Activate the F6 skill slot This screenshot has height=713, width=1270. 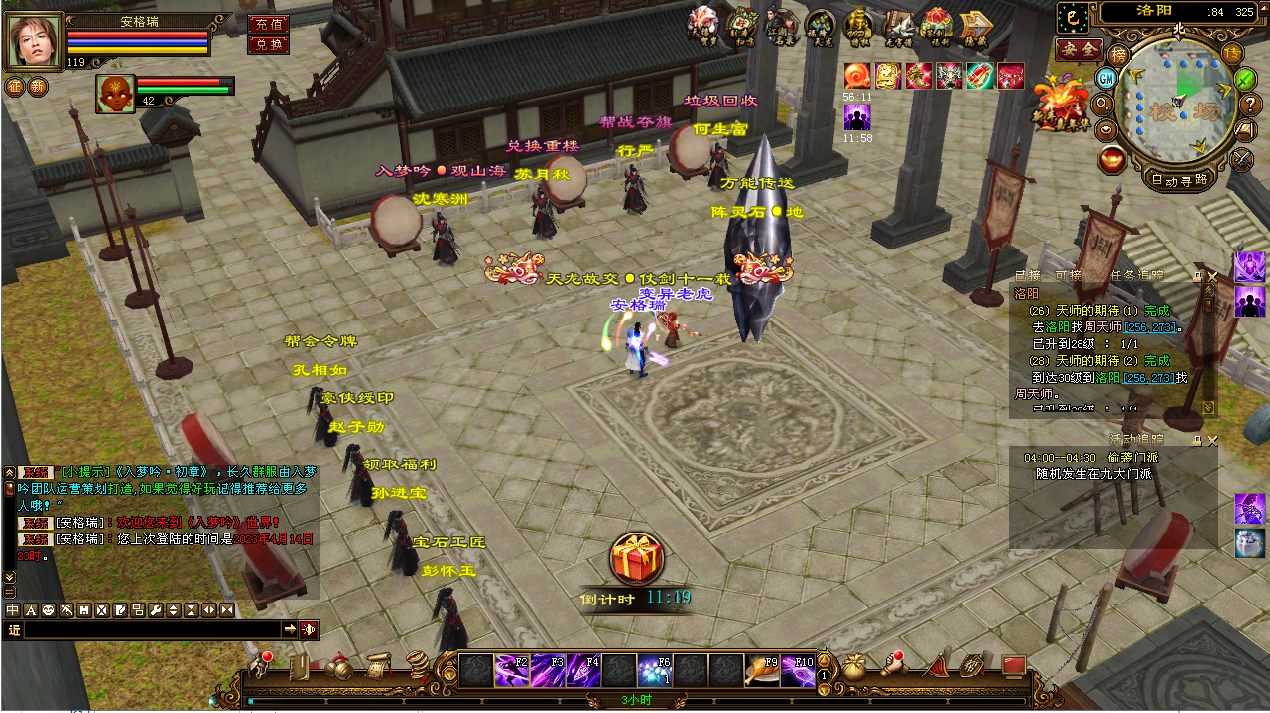click(x=655, y=669)
